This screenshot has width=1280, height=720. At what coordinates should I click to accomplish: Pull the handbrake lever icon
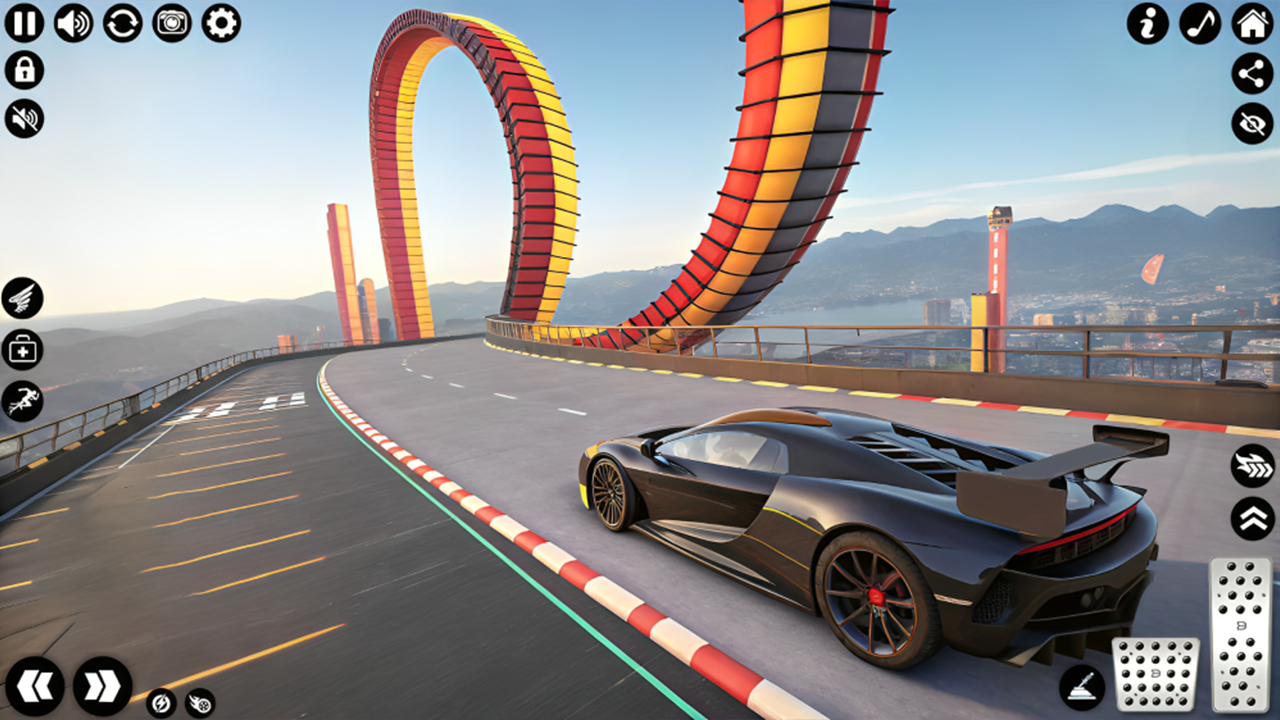point(1082,687)
